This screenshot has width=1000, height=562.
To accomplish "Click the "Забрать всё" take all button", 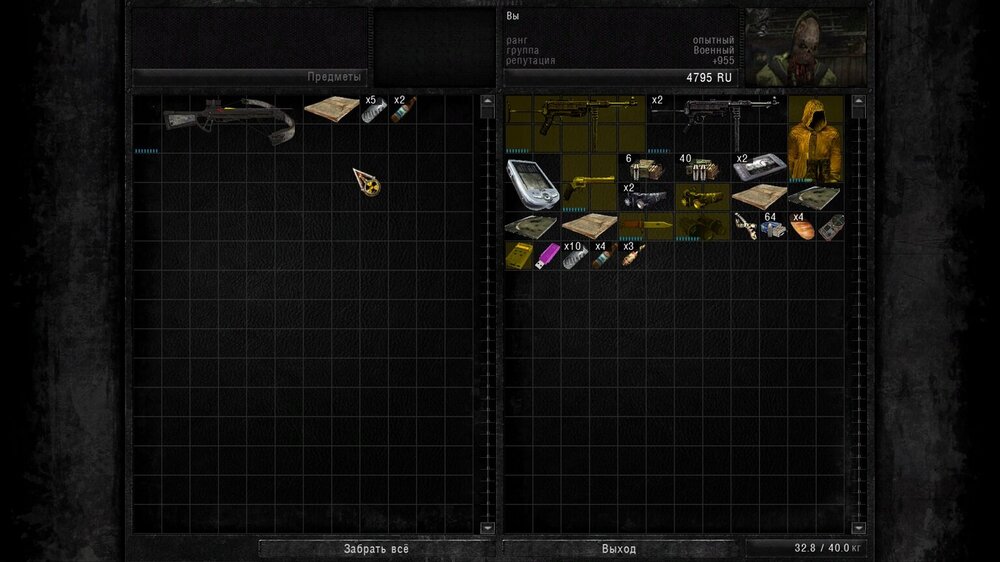I will [x=376, y=549].
